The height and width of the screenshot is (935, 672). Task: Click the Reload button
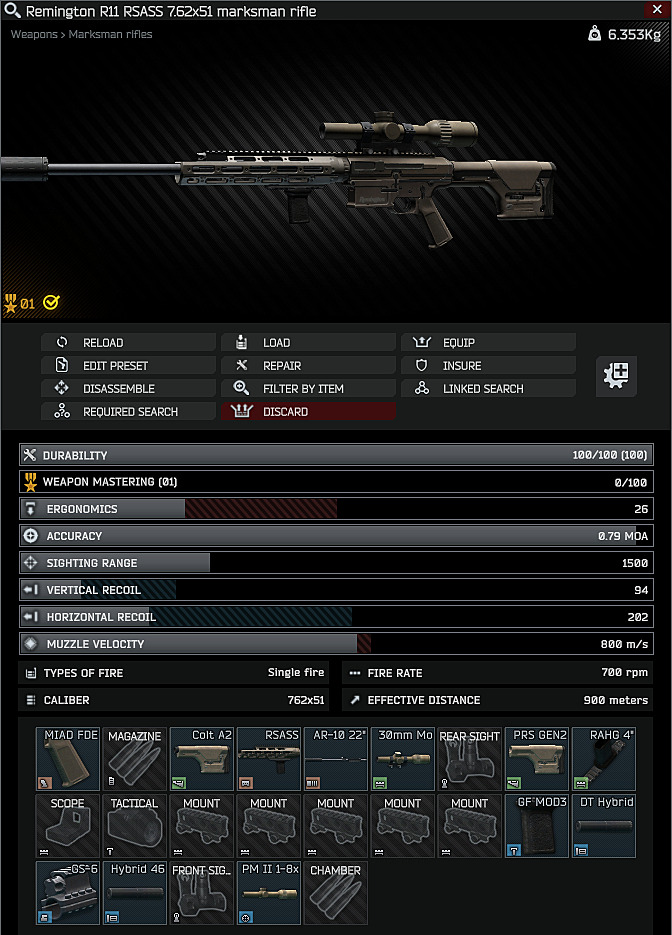point(128,343)
